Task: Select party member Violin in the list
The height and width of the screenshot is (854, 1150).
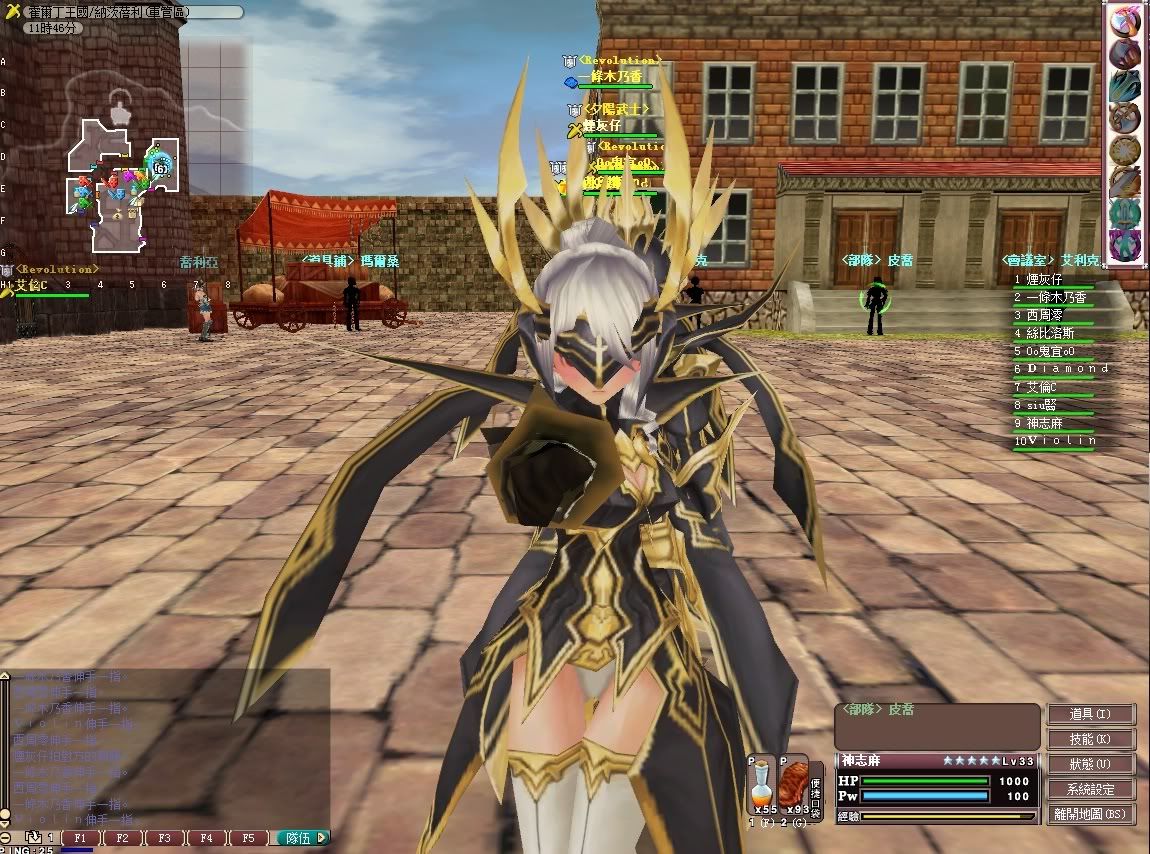Action: (1056, 441)
